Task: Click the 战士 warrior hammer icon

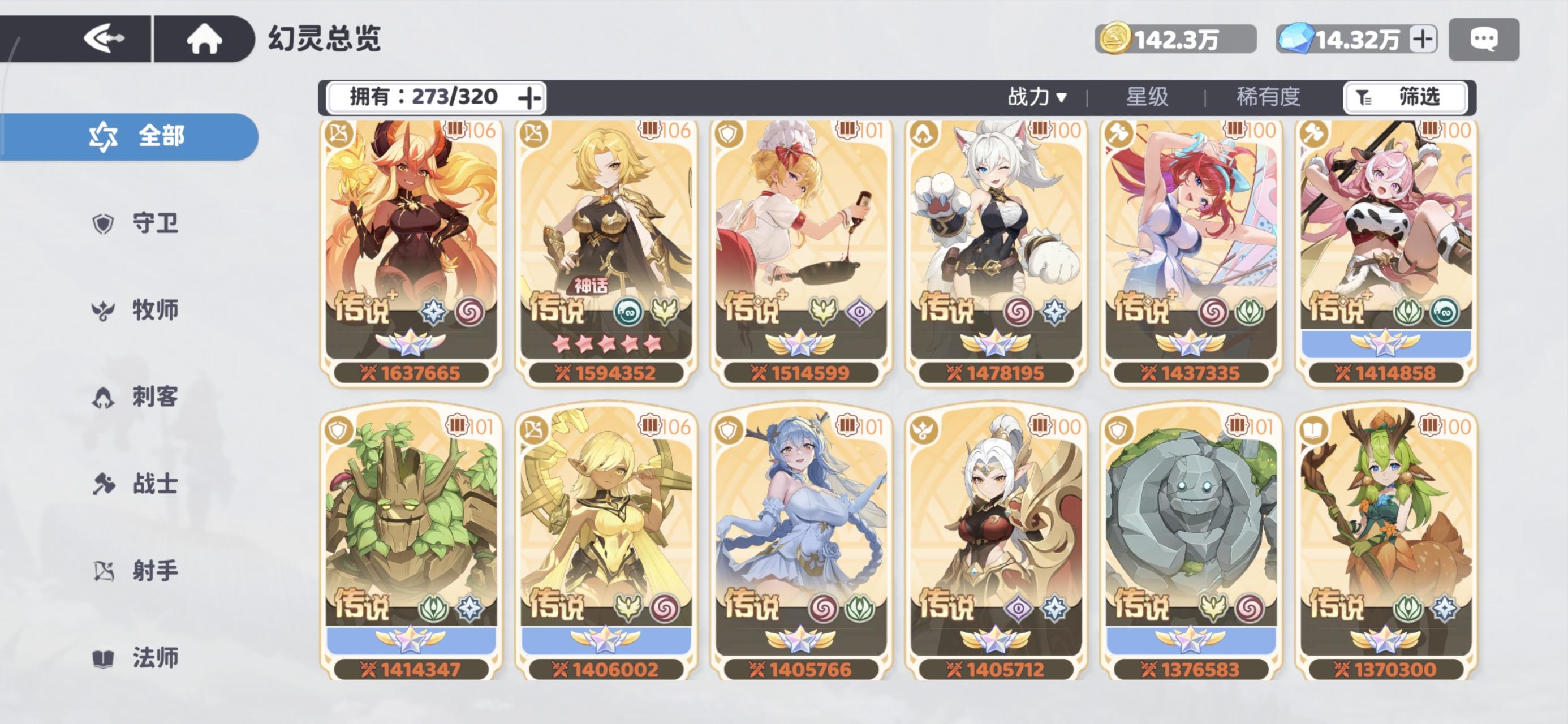Action: 105,485
